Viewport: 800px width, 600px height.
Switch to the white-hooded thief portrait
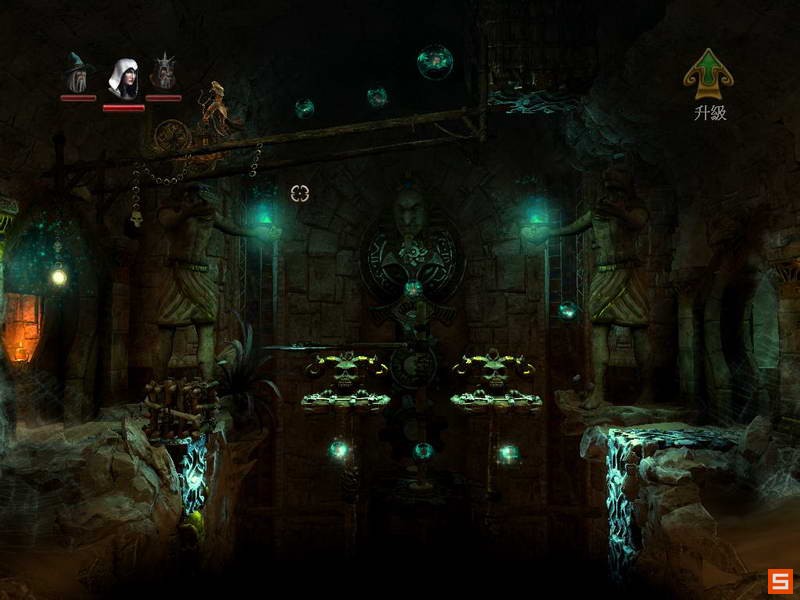(122, 74)
